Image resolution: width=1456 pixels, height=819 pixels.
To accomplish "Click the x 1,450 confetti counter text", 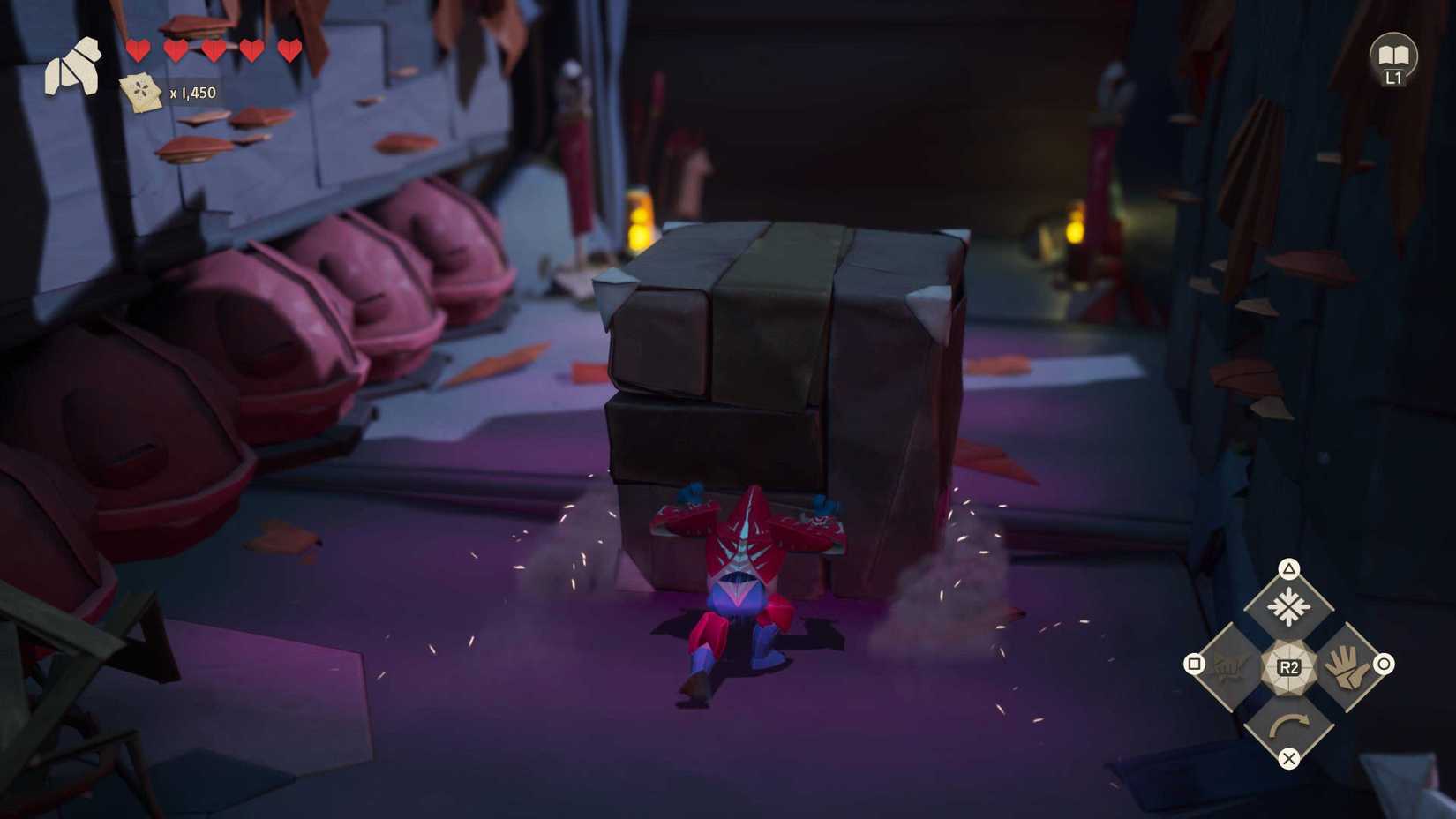I will click(192, 92).
